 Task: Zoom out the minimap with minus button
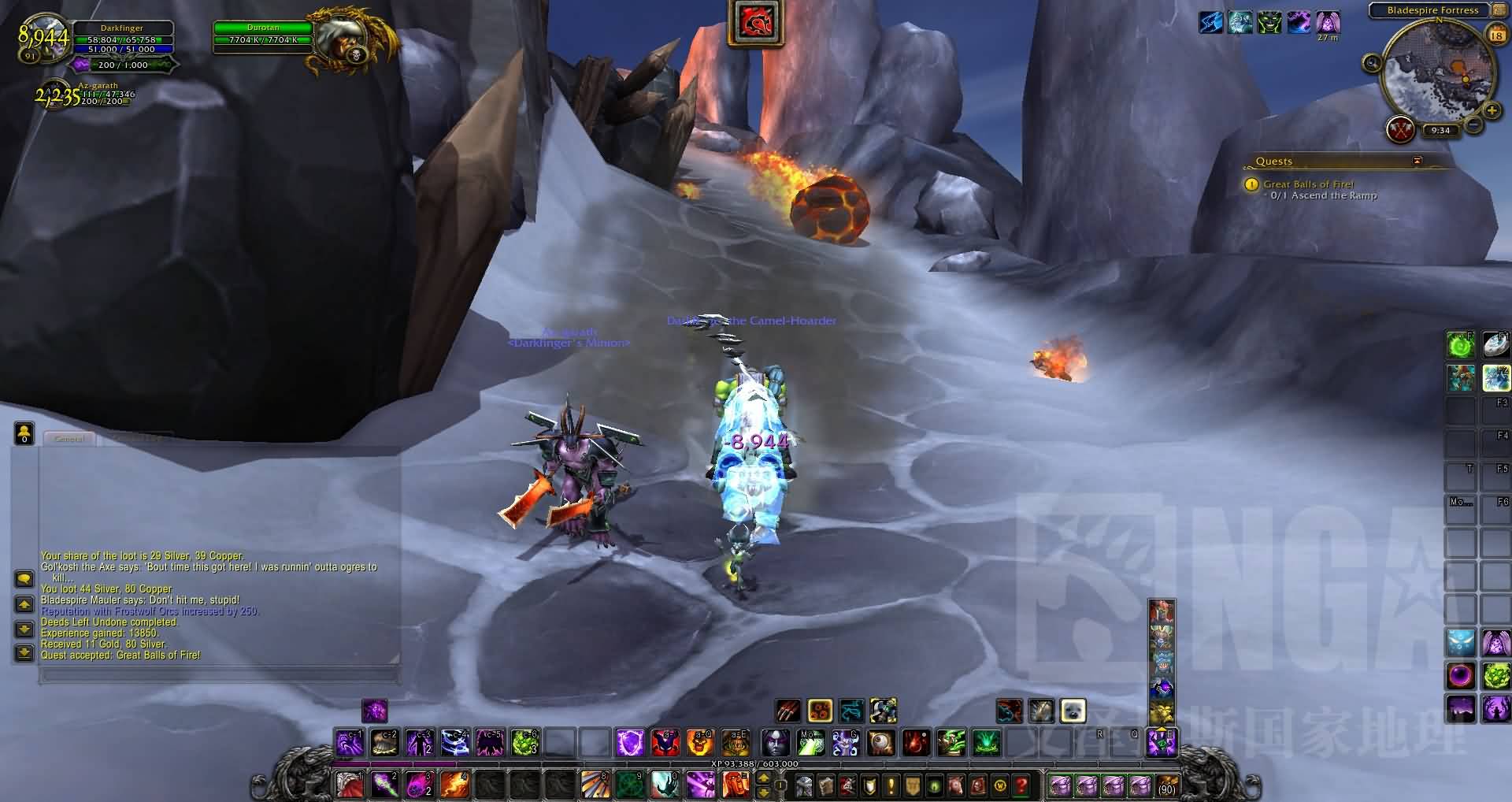[1473, 124]
